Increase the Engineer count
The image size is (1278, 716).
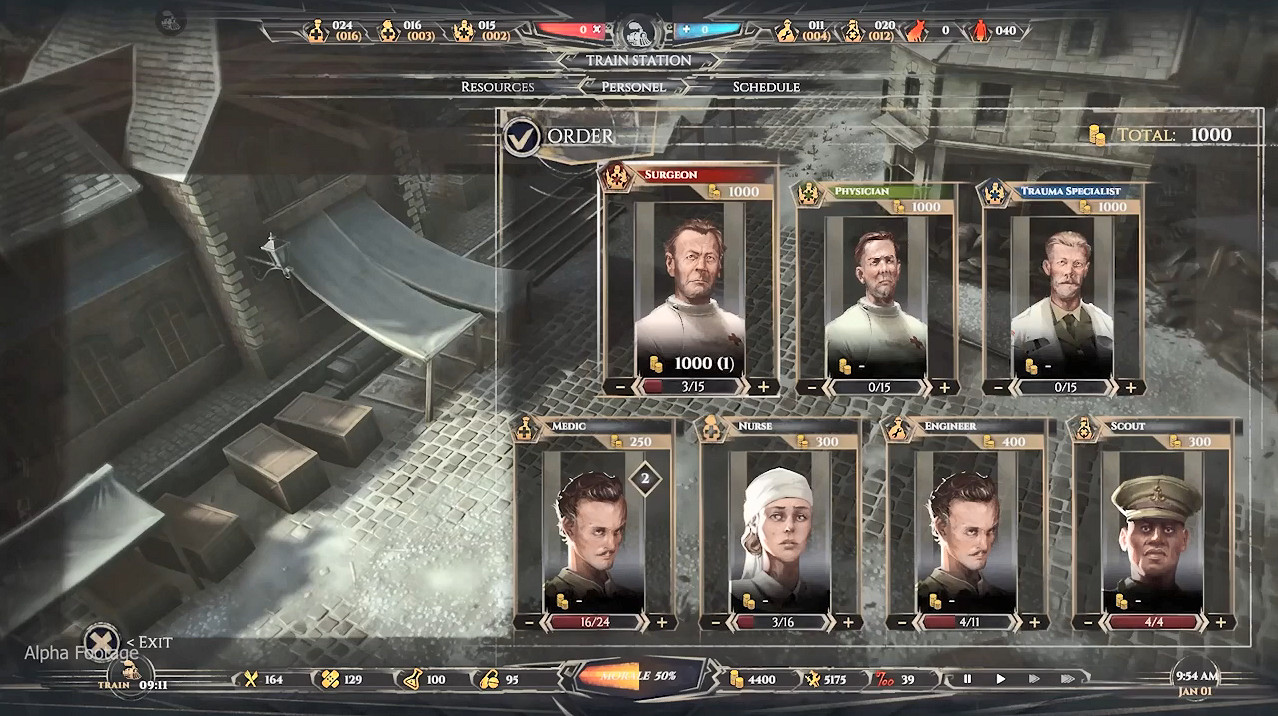tap(1034, 622)
